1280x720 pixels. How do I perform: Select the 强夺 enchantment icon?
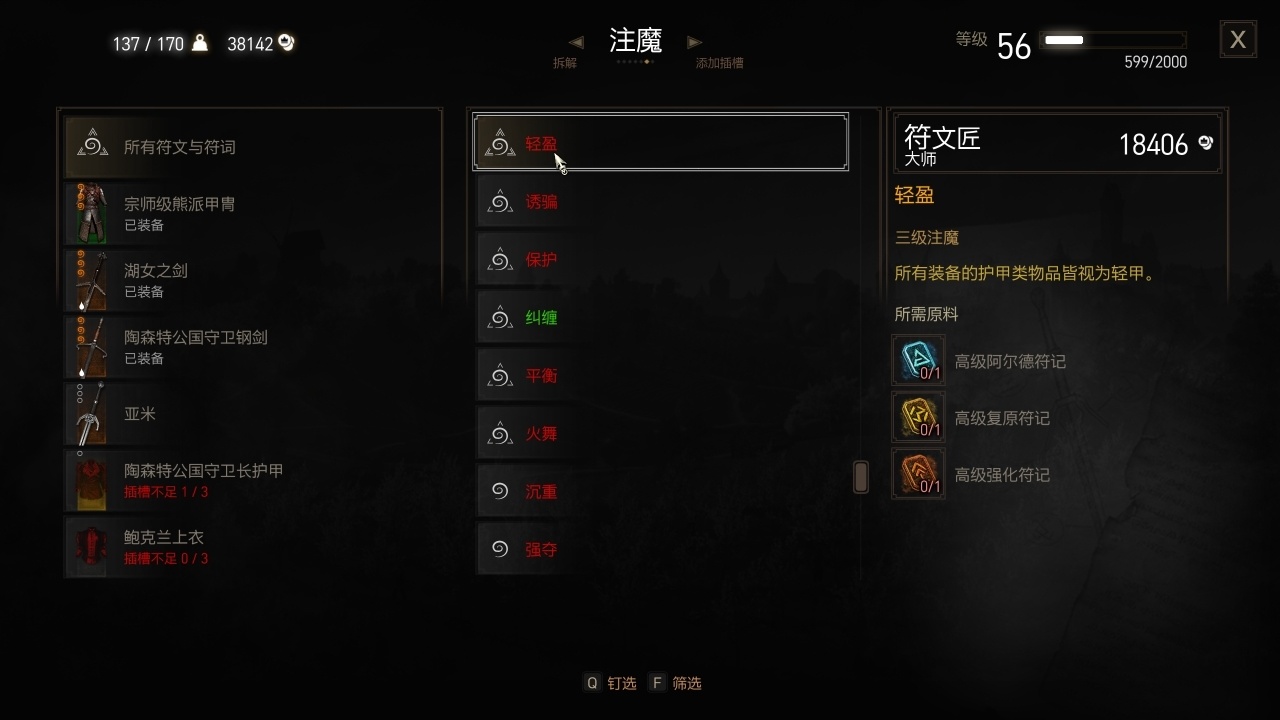click(500, 548)
